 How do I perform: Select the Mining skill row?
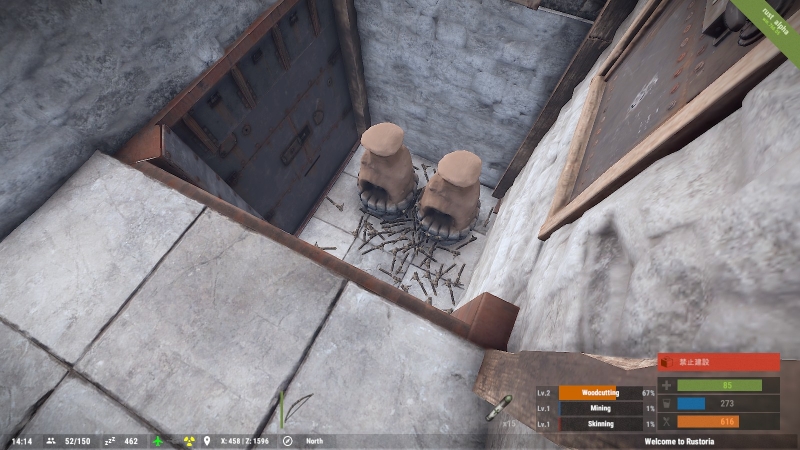[597, 408]
